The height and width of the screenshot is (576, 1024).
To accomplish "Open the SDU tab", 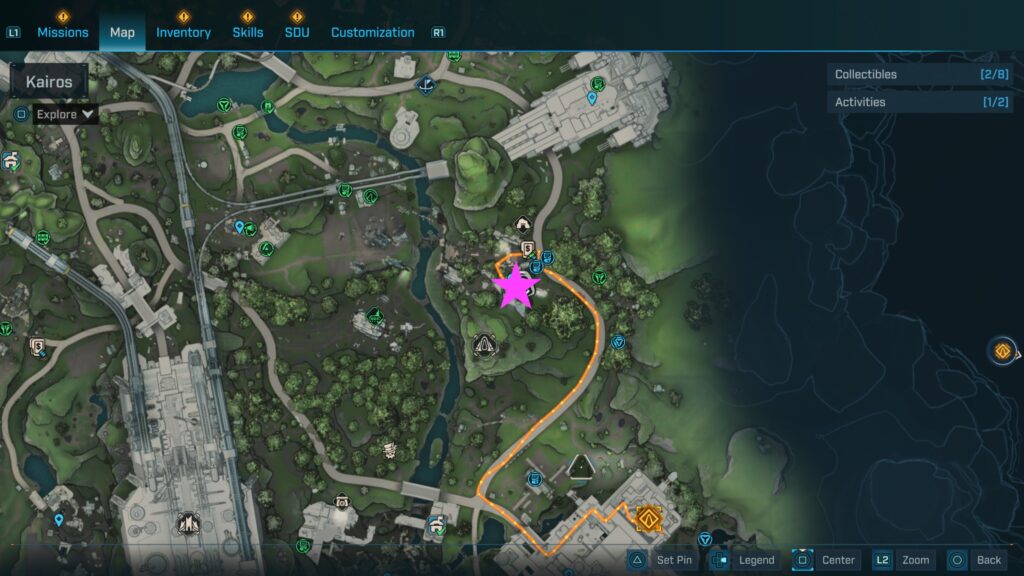I will 296,32.
